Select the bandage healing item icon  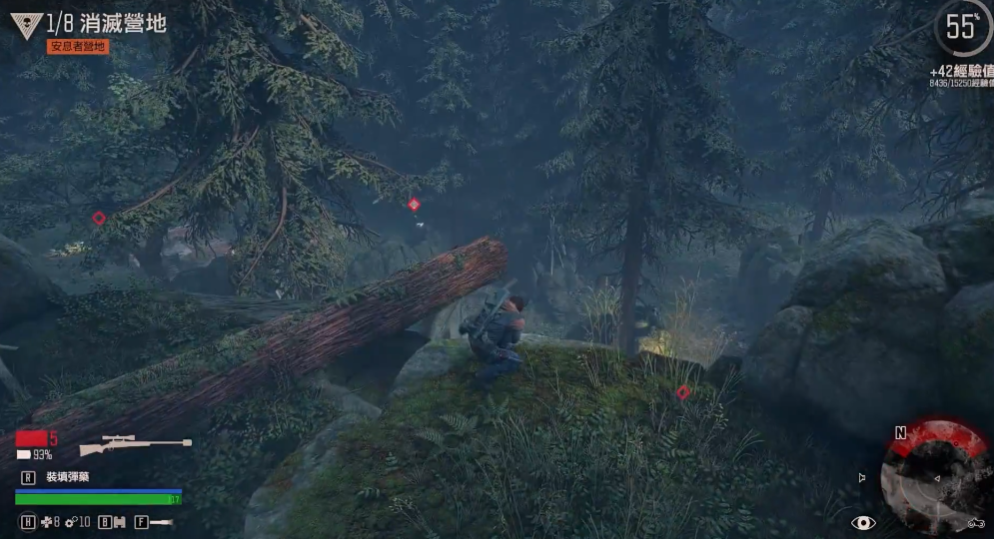45,521
